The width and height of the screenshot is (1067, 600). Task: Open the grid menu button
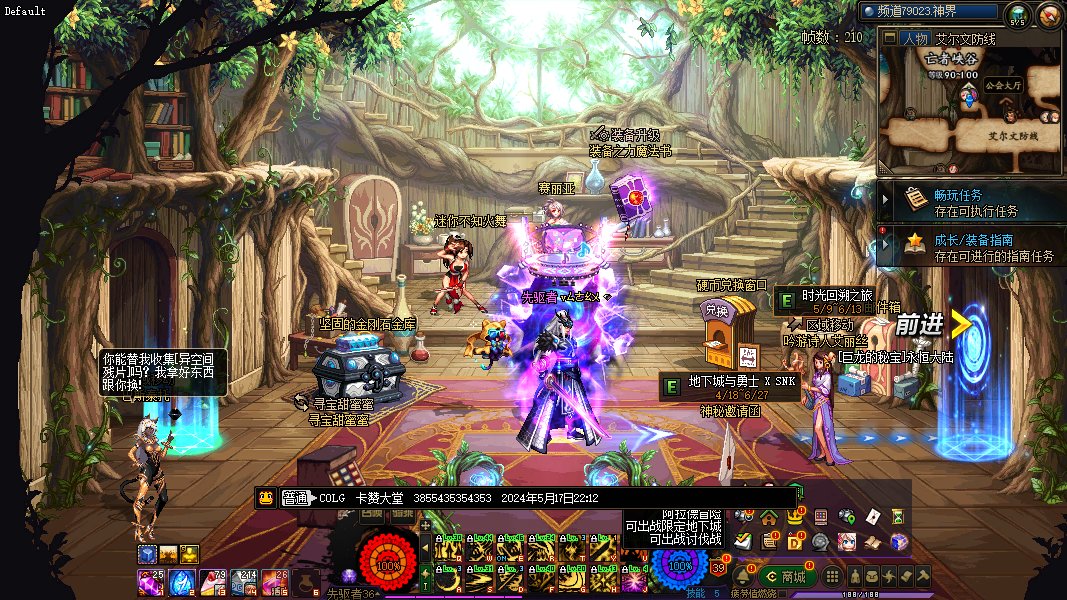pos(831,576)
